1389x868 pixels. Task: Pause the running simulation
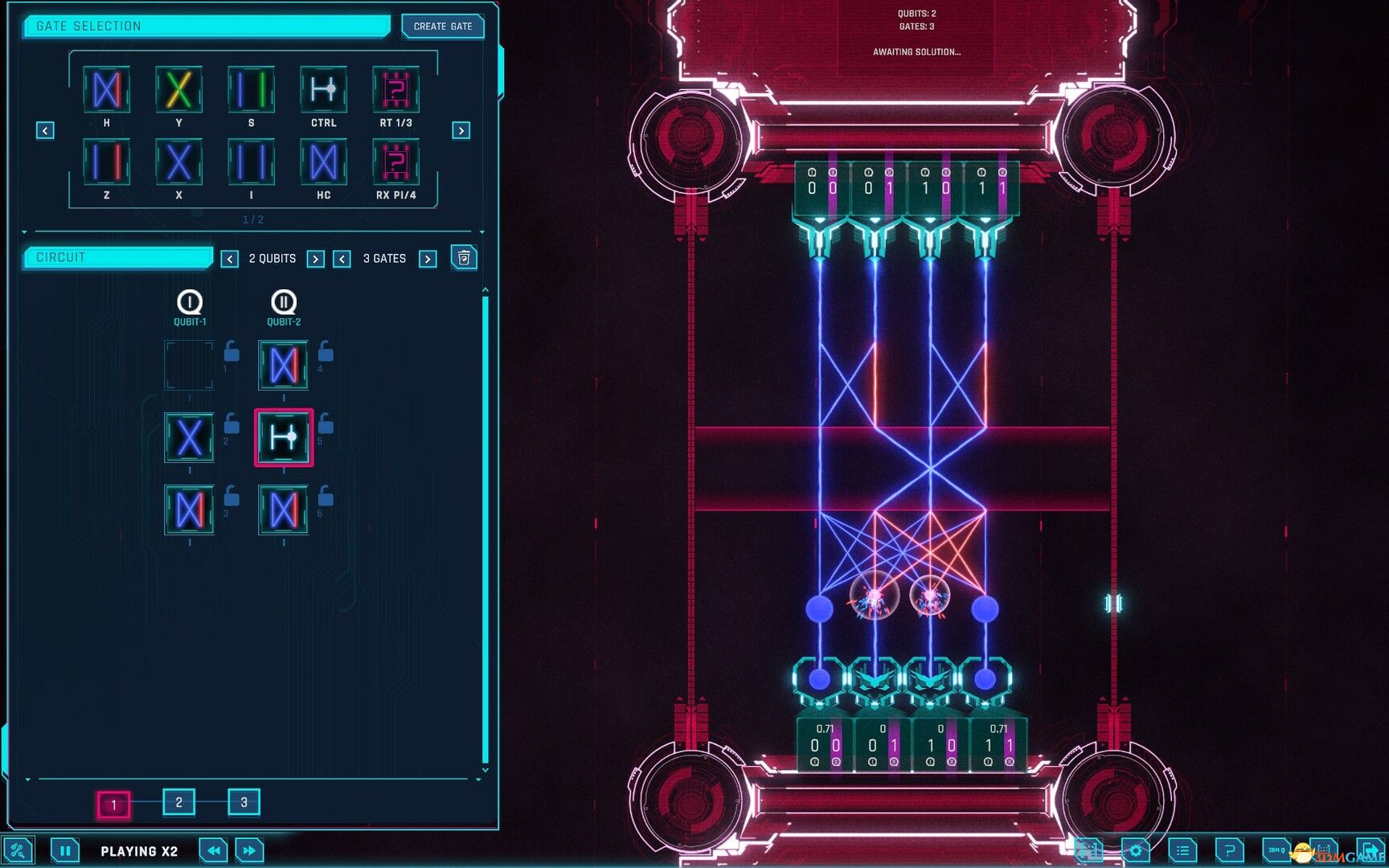[x=65, y=850]
